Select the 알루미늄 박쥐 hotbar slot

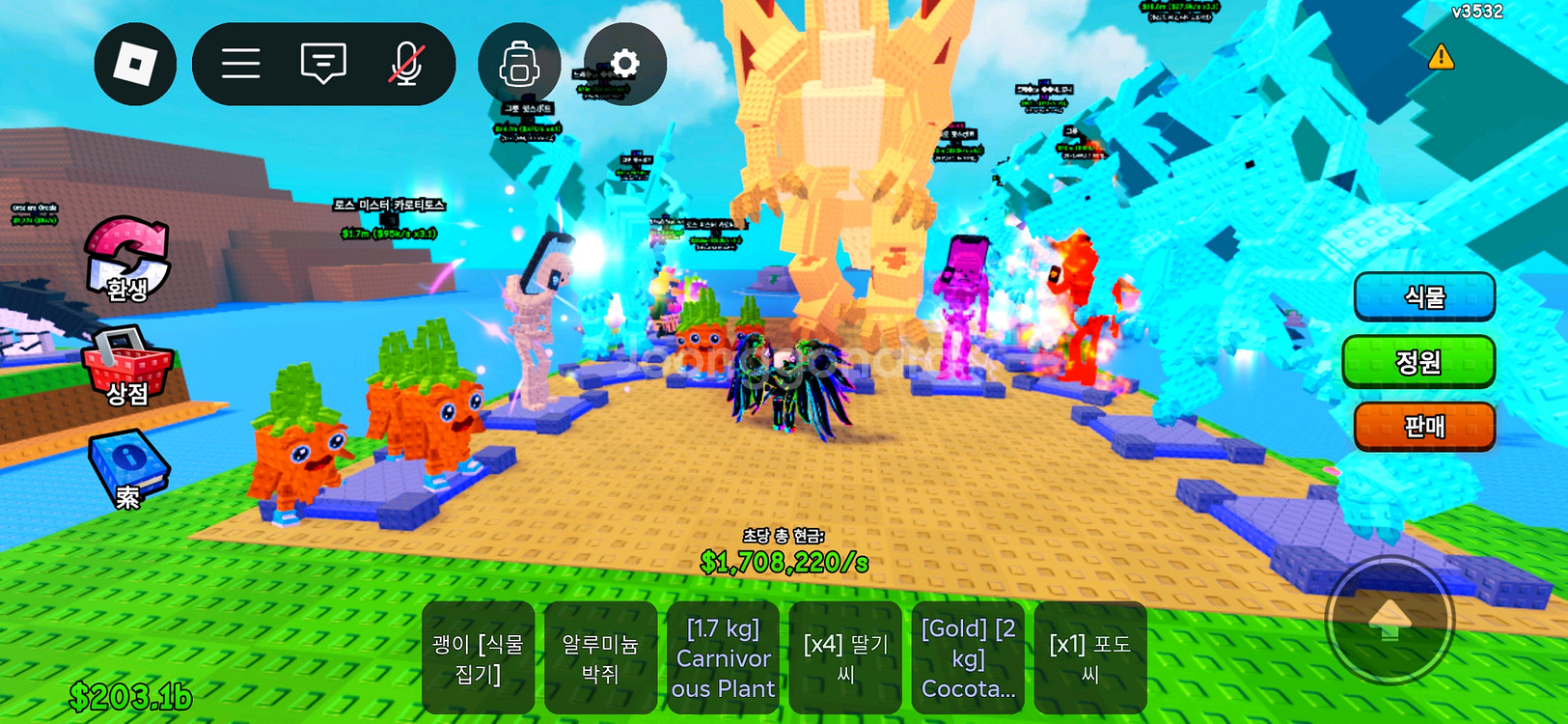tap(600, 657)
